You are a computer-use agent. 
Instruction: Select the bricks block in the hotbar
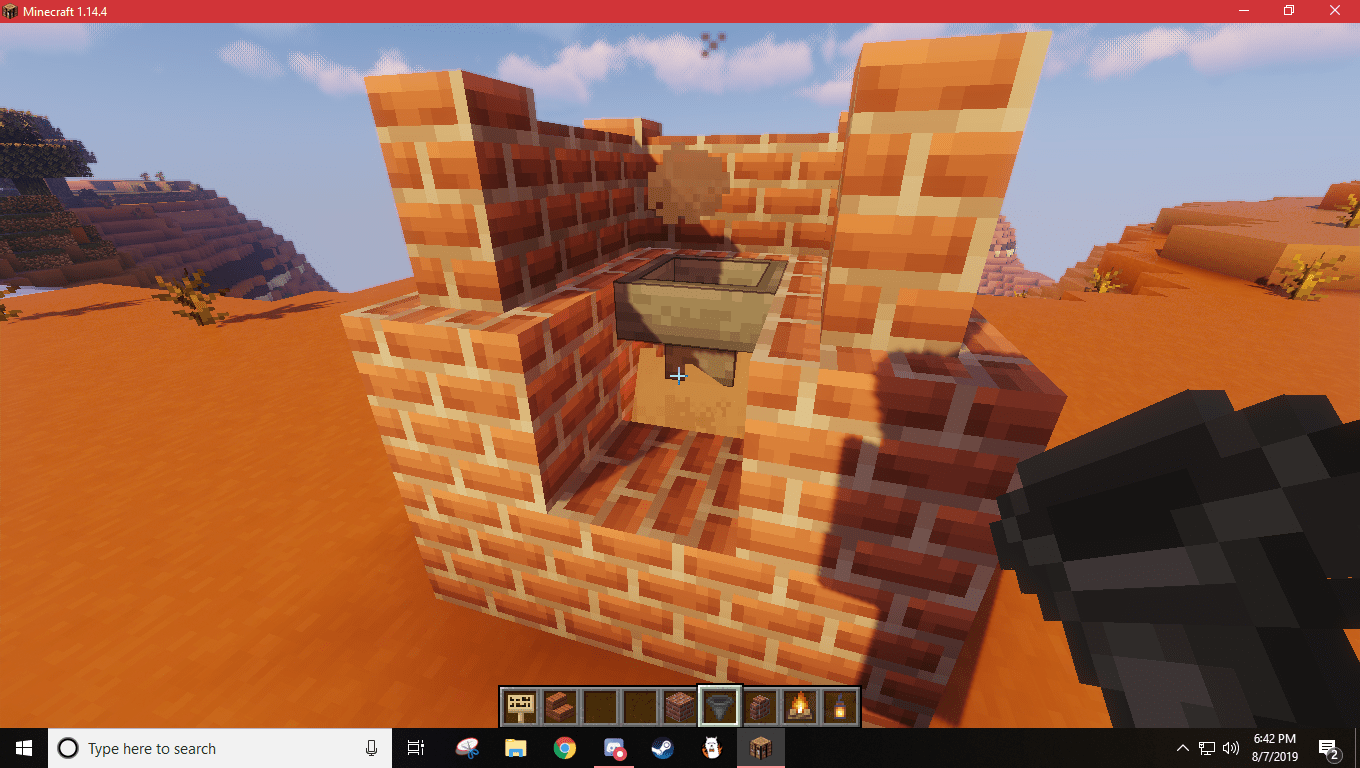tap(680, 706)
